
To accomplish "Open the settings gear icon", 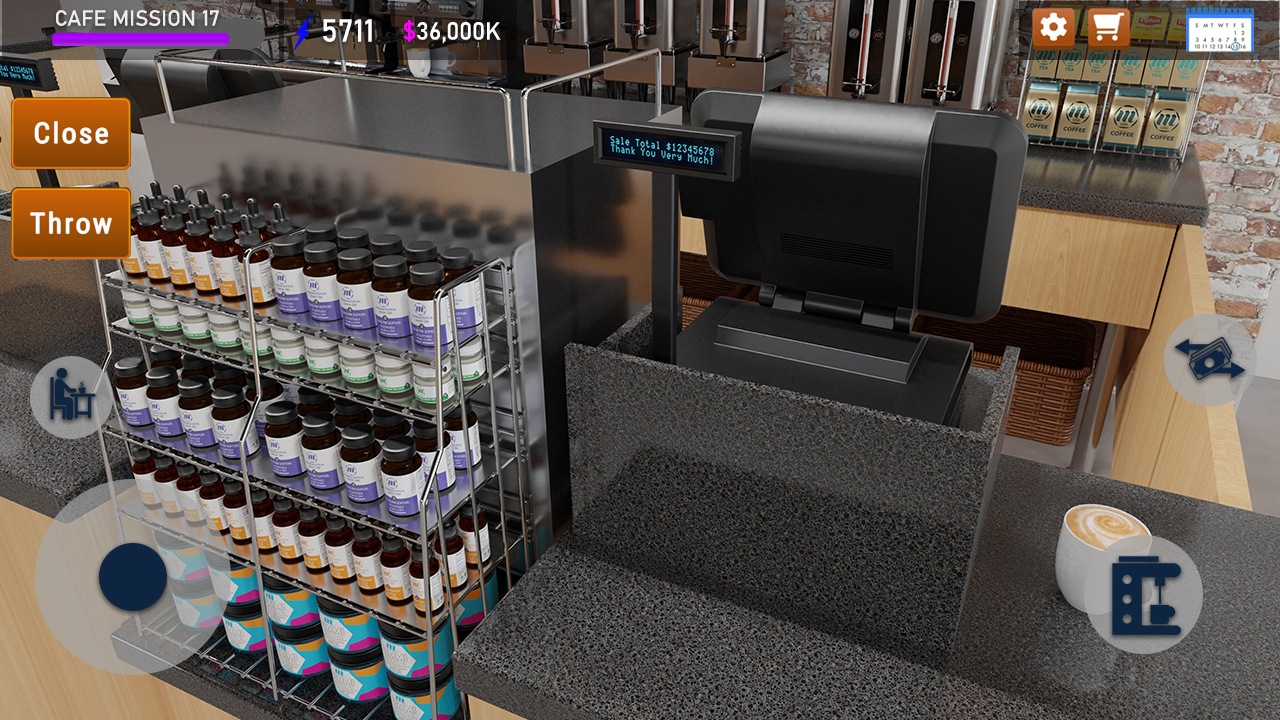I will [x=1051, y=28].
